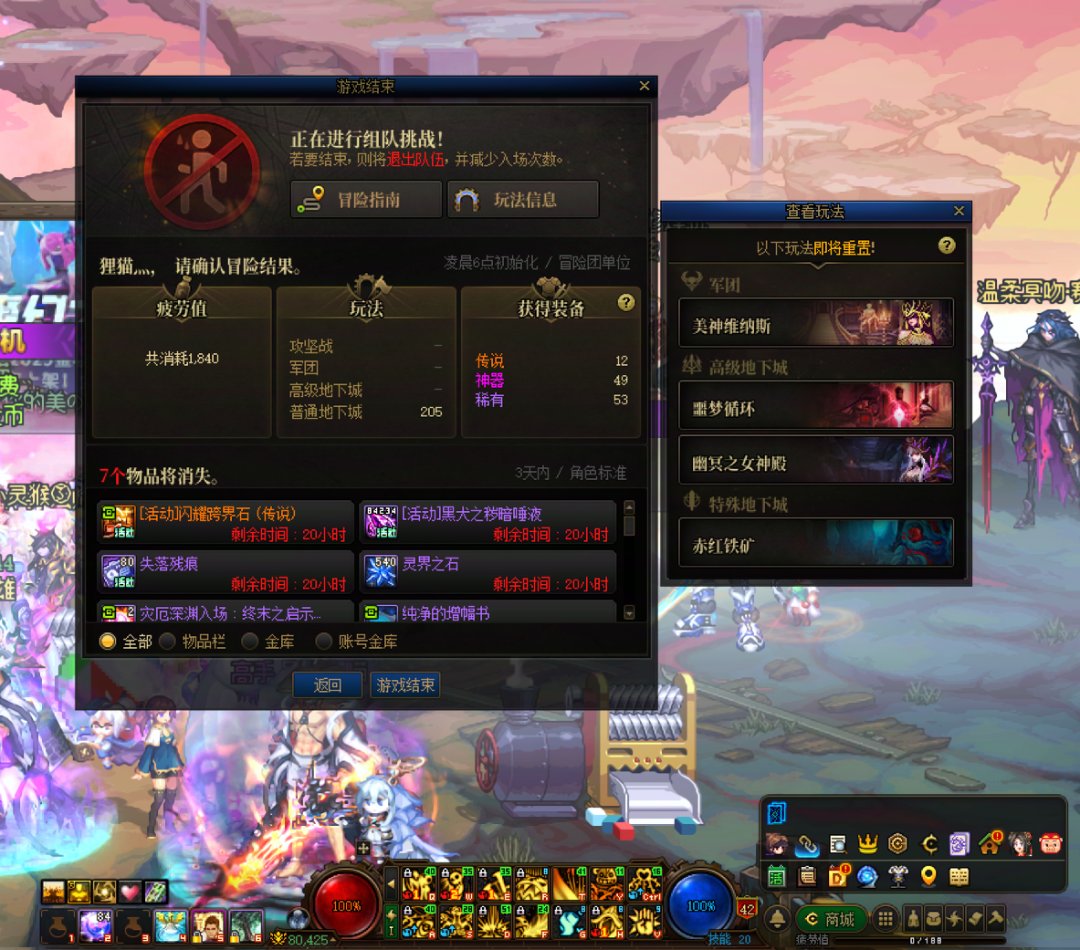This screenshot has height=950, width=1080.
Task: Open the 冒险指南 adventure guide
Action: coord(366,200)
